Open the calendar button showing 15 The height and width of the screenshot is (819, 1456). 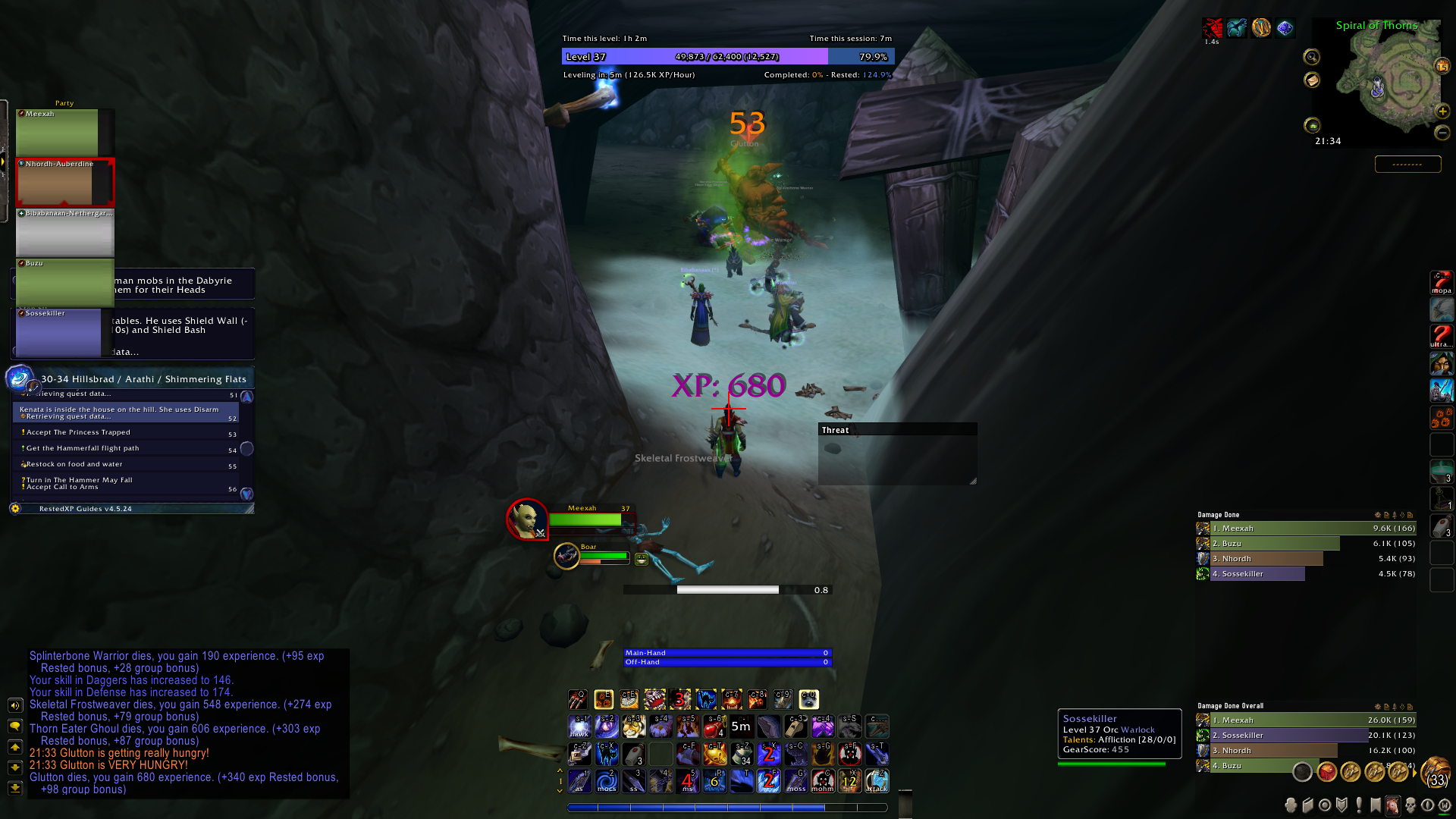tap(1442, 67)
